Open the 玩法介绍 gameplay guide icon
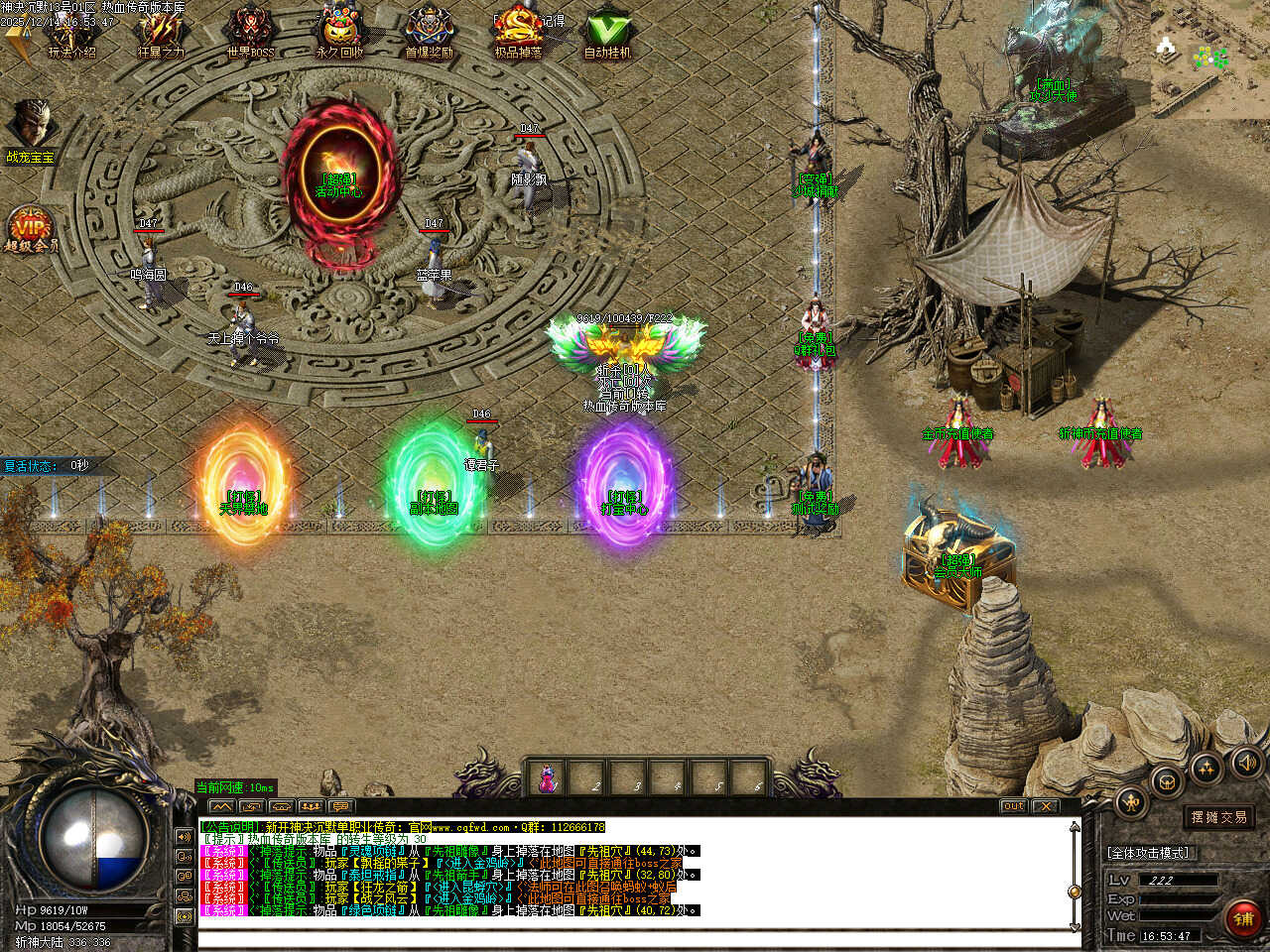The height and width of the screenshot is (952, 1270). pos(71,32)
